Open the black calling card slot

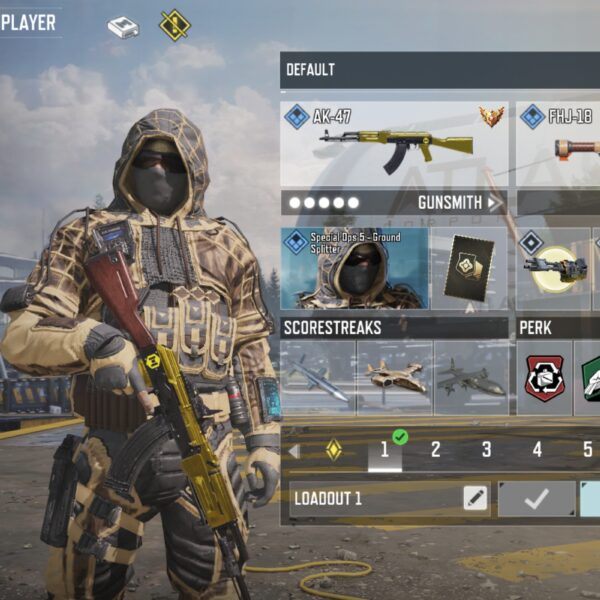tap(468, 268)
